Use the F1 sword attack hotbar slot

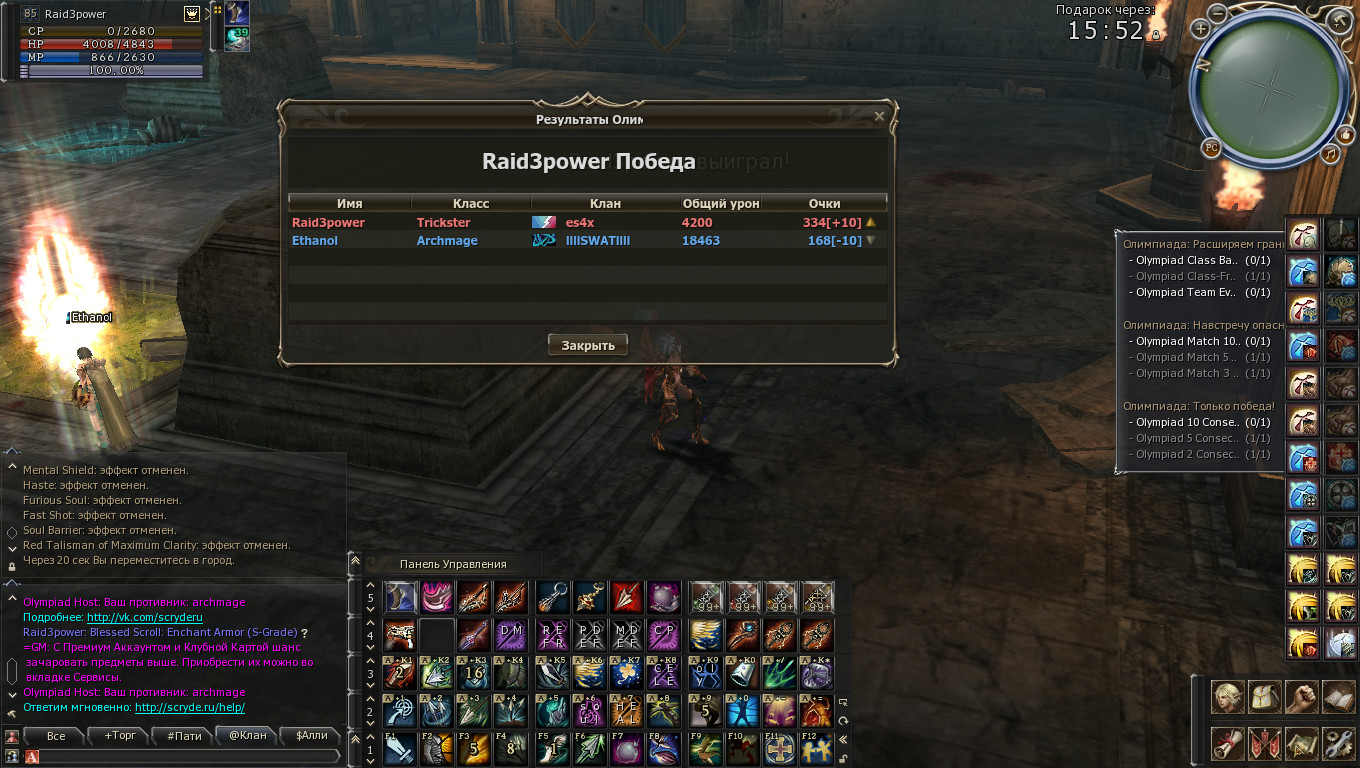(400, 749)
